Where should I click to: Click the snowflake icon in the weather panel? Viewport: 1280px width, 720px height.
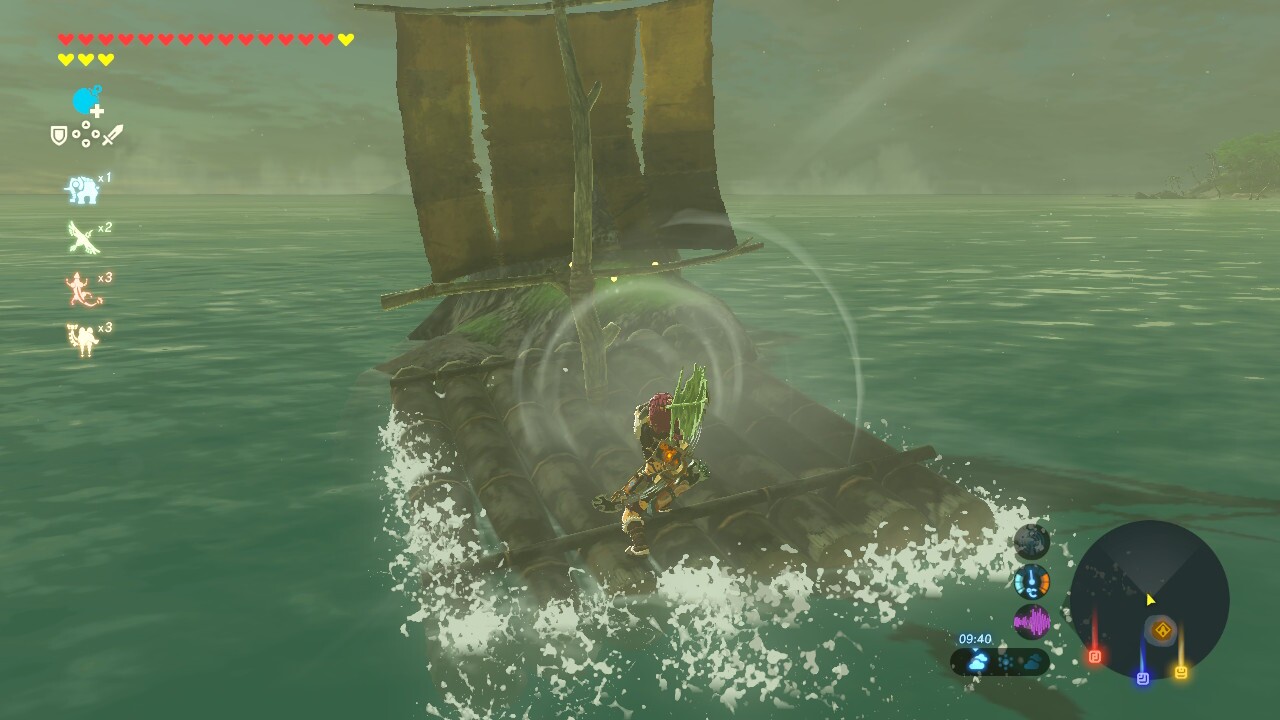(1004, 659)
